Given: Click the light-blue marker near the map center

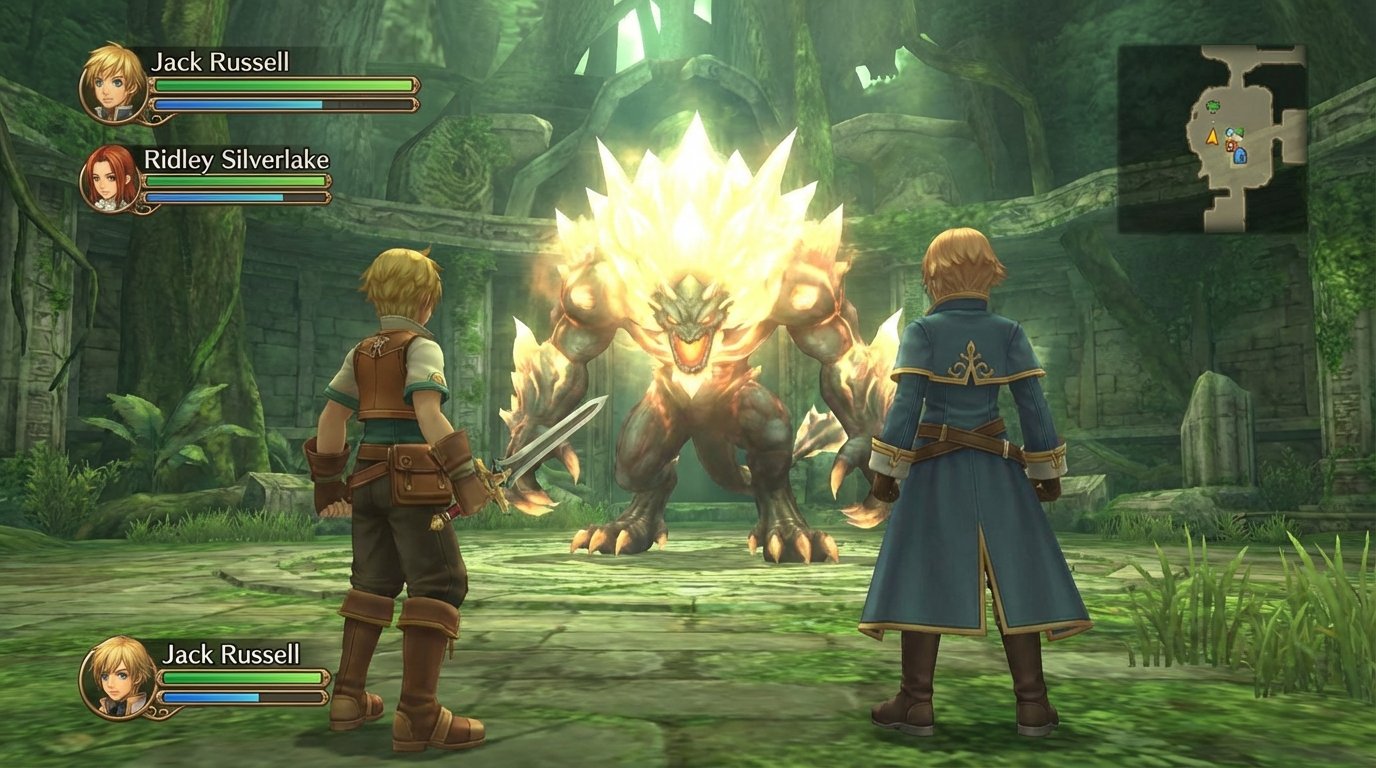Looking at the screenshot, I should 1228,133.
